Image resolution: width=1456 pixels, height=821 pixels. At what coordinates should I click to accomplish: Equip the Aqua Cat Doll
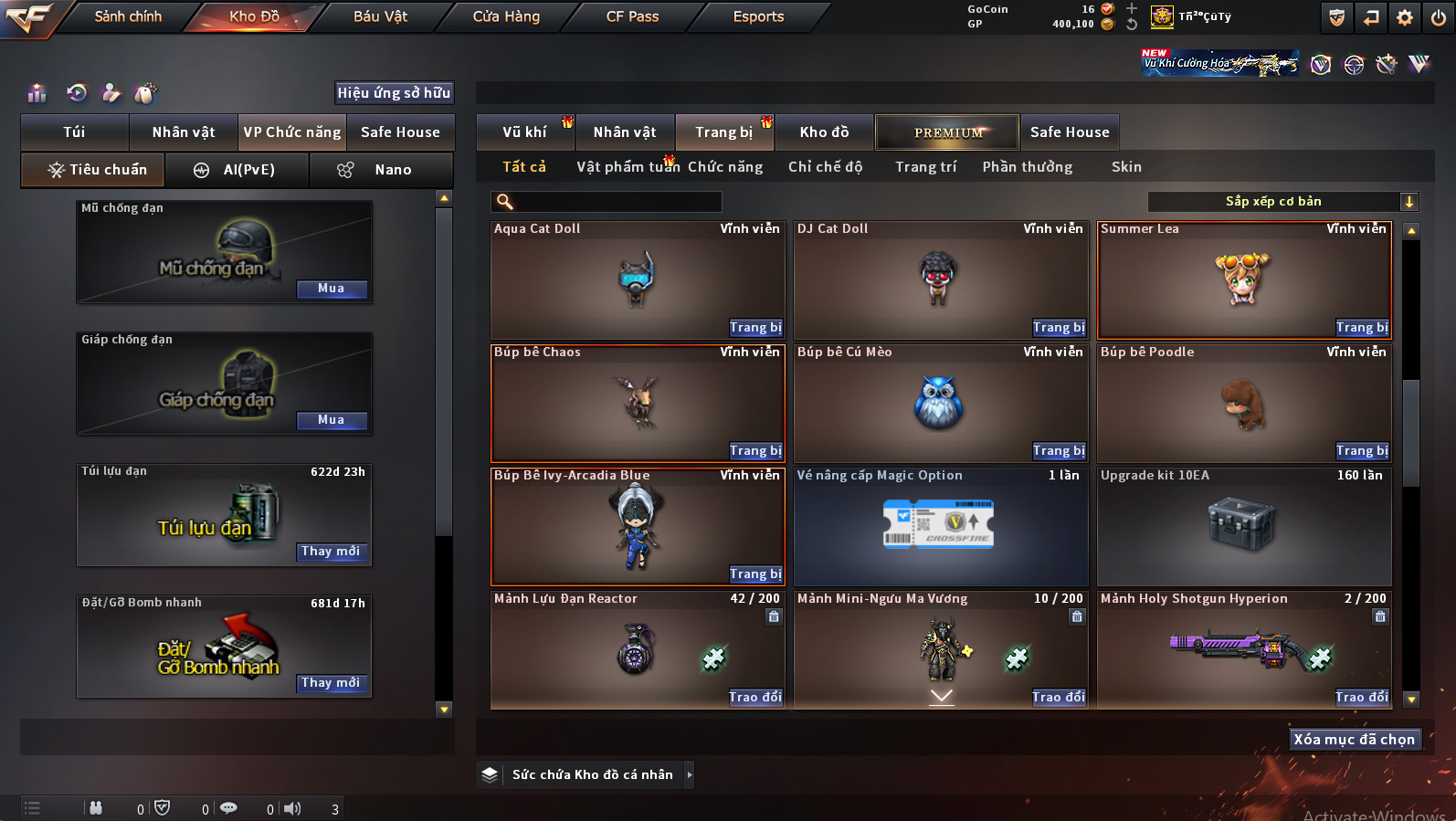[755, 328]
